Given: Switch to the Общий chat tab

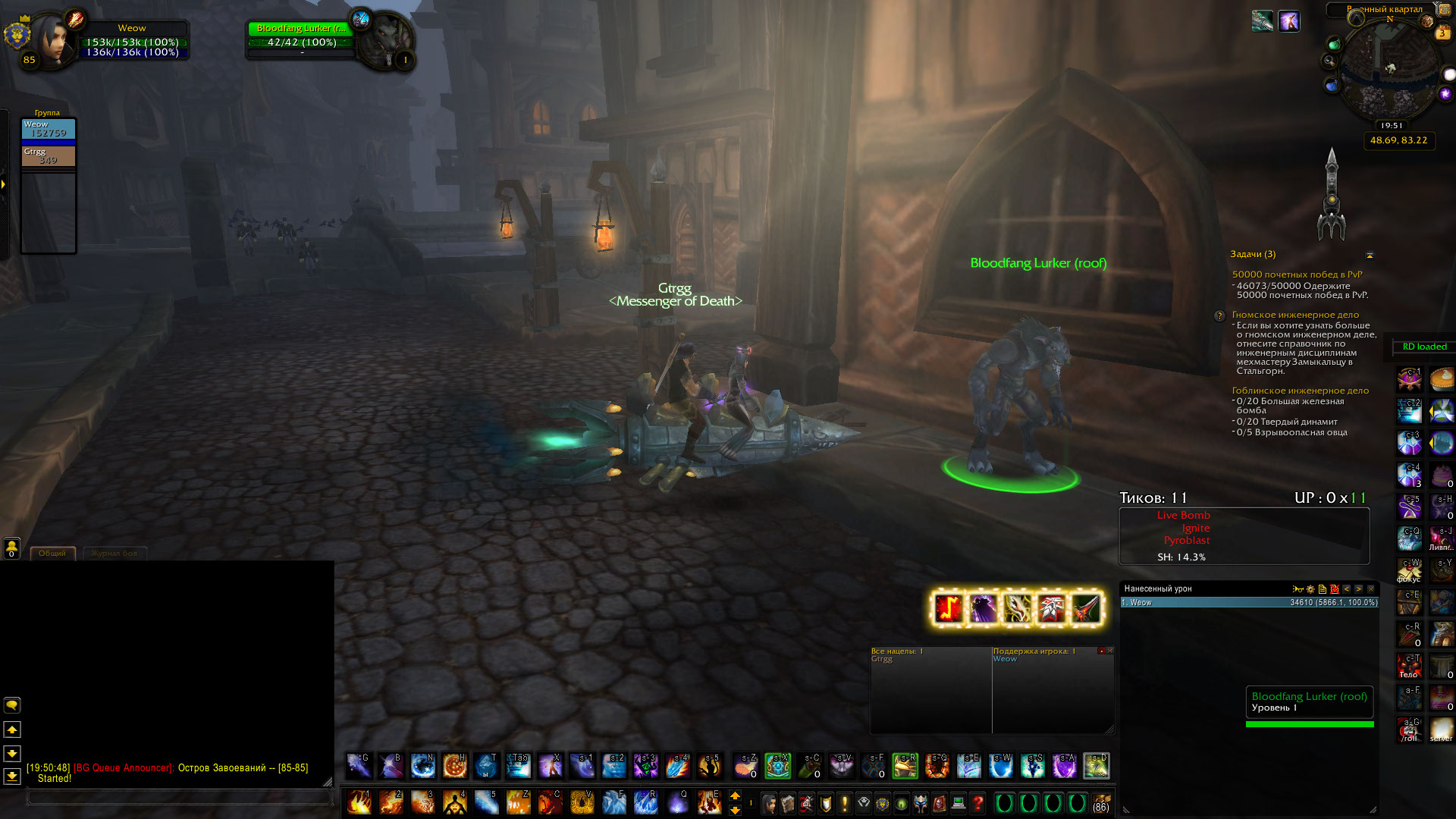Looking at the screenshot, I should point(52,554).
